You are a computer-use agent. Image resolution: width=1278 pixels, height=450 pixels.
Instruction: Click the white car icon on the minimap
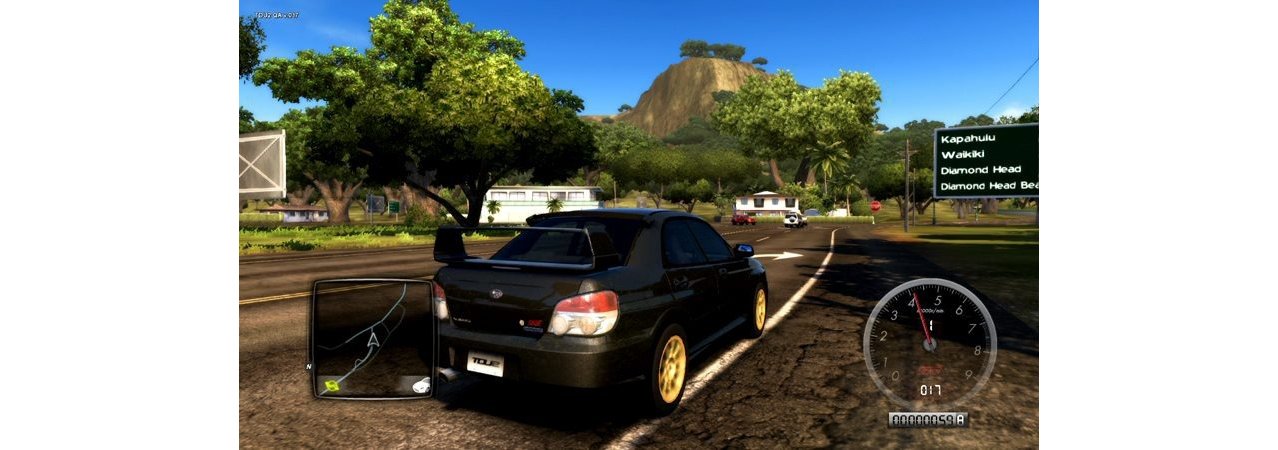(x=421, y=384)
